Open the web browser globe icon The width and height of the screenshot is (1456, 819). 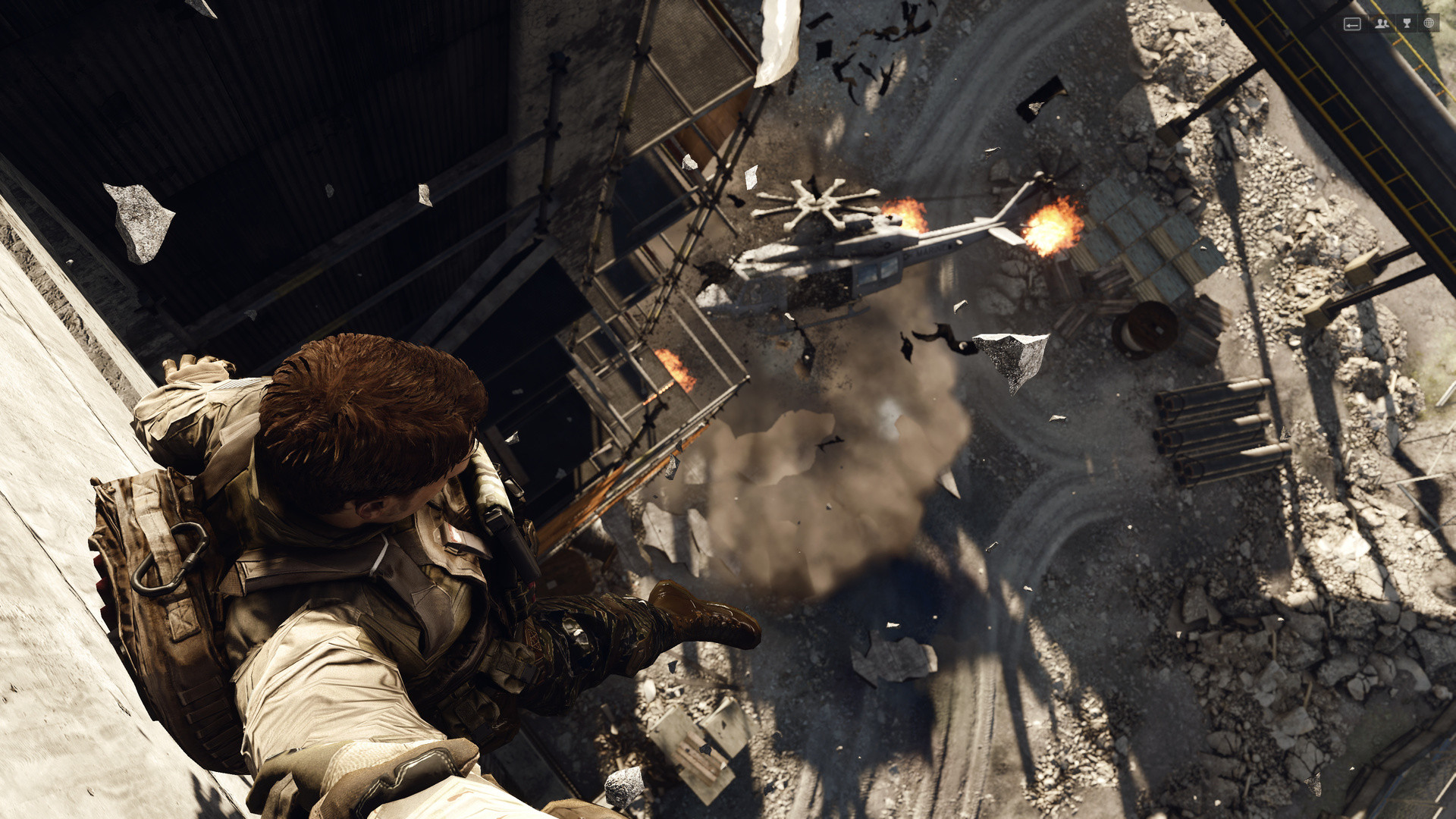(x=1429, y=24)
